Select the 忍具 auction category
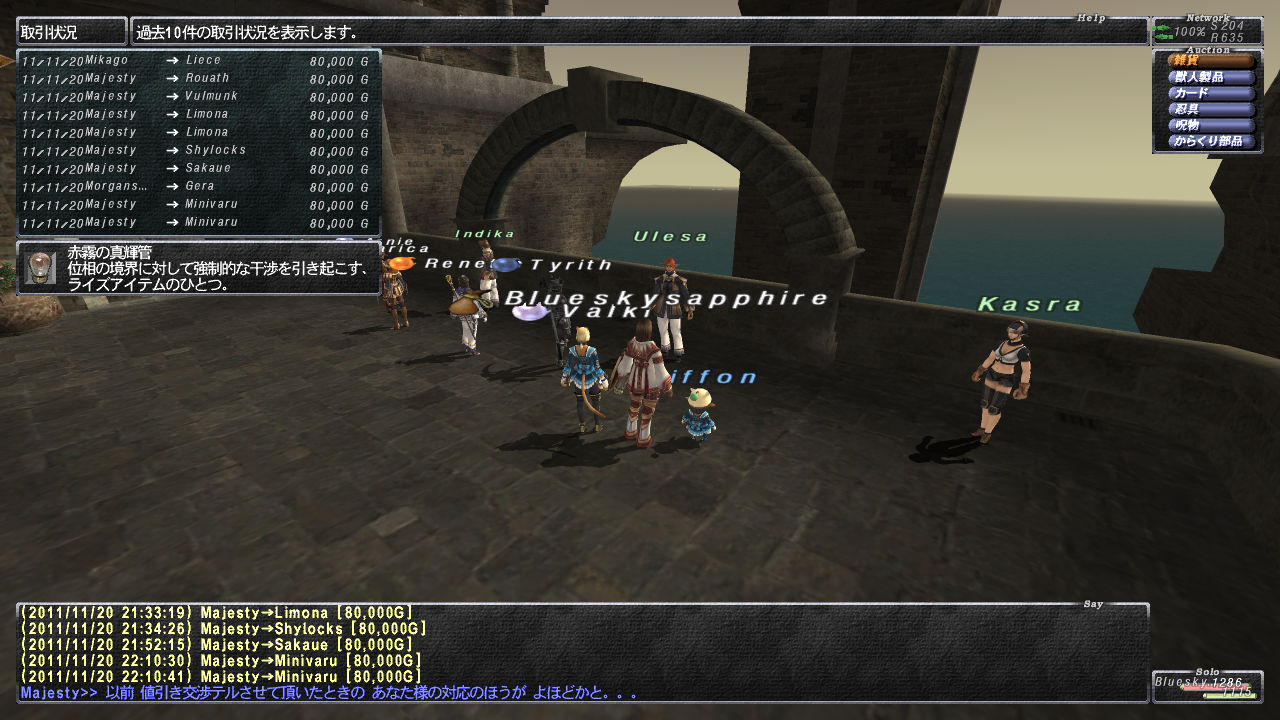Screen dimensions: 1280x720 [1209, 109]
